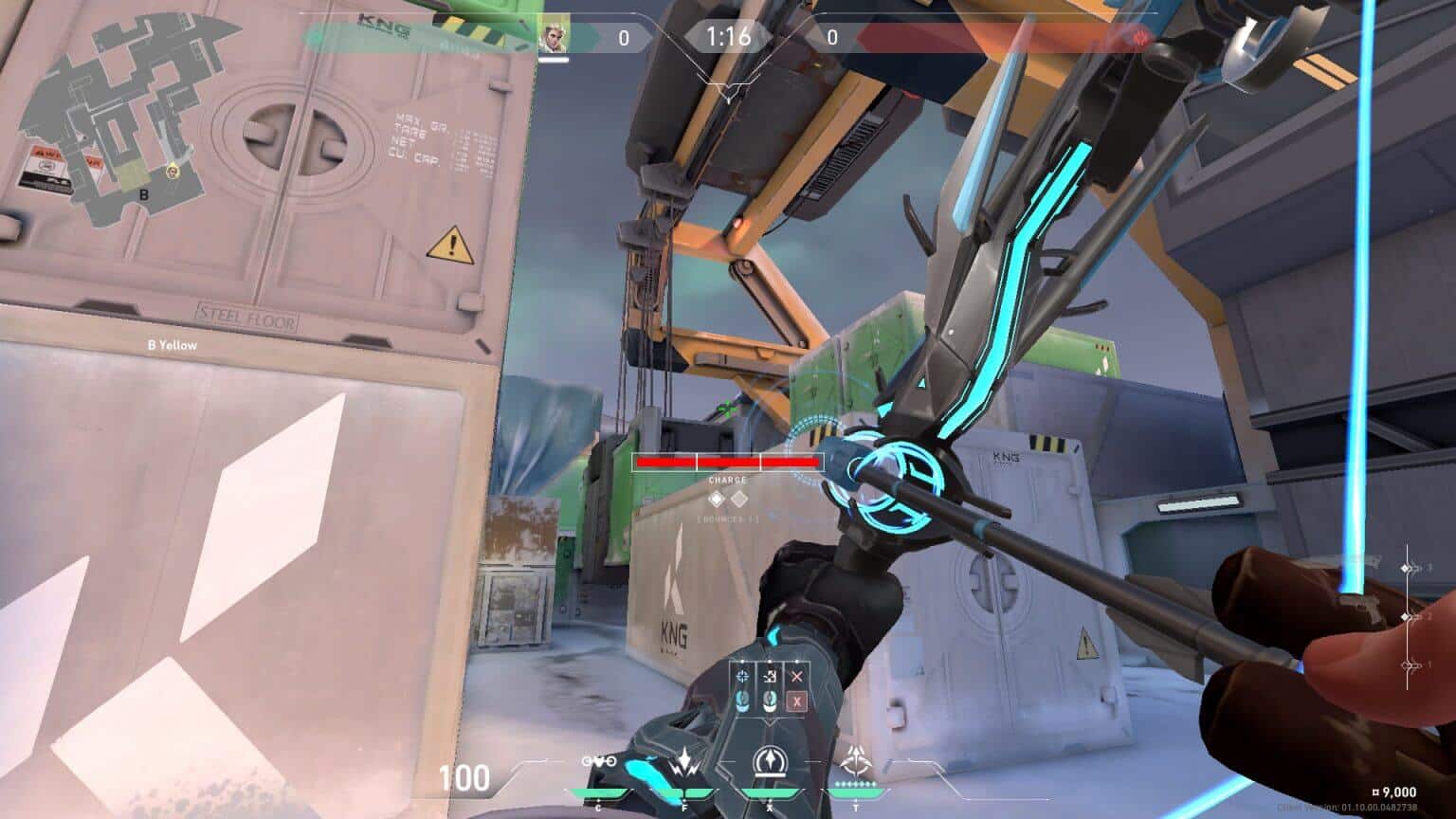Click the crosshair direct-fire icon above the glove

744,677
